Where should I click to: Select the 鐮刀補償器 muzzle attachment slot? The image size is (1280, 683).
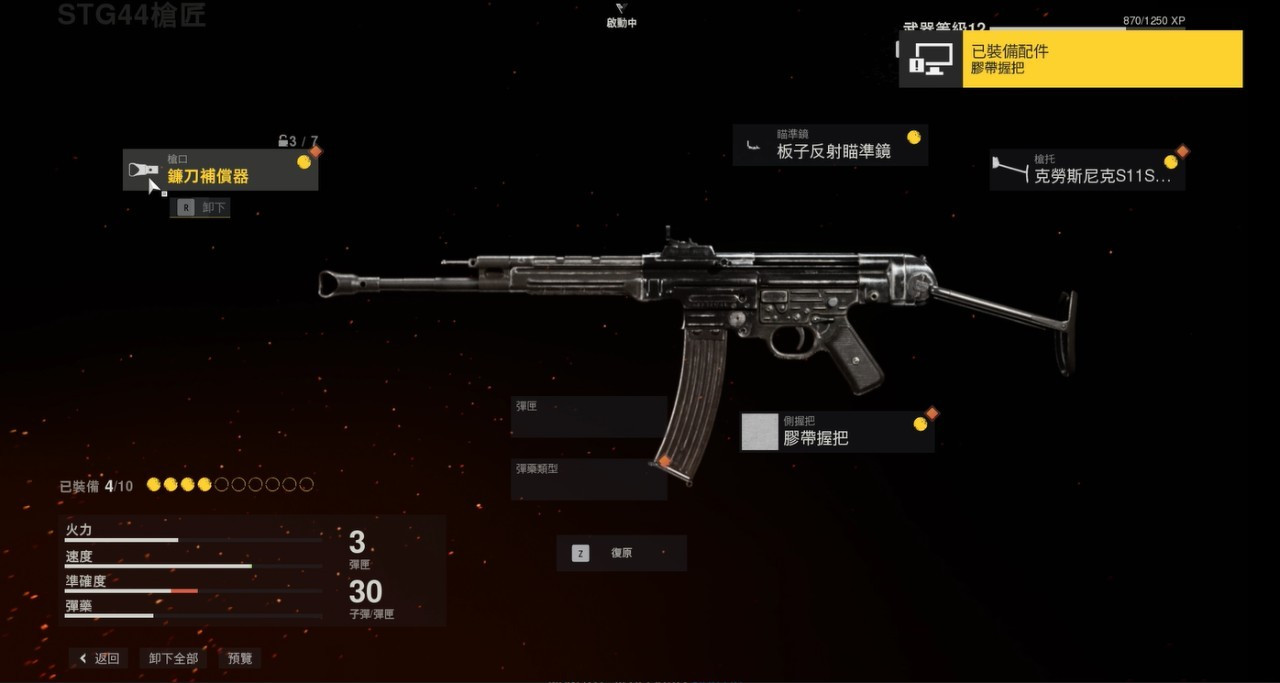[x=220, y=170]
